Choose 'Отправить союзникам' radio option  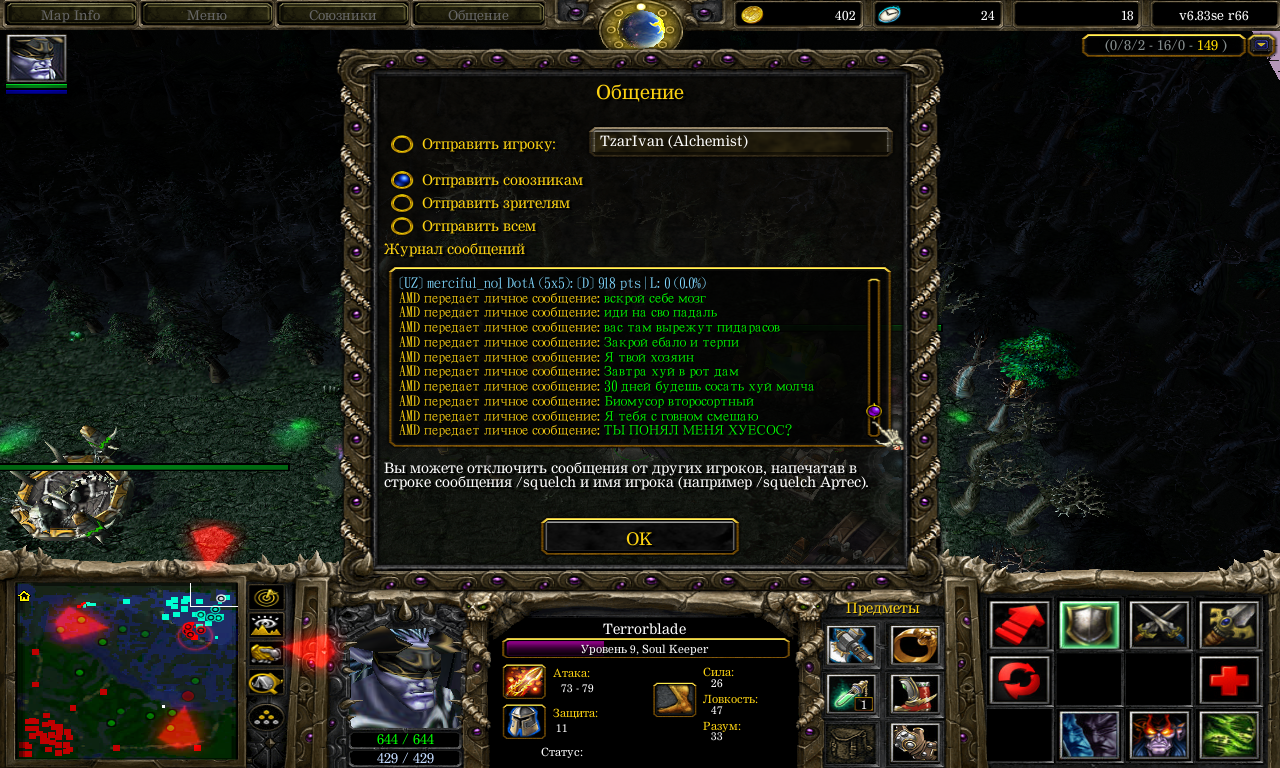[402, 180]
